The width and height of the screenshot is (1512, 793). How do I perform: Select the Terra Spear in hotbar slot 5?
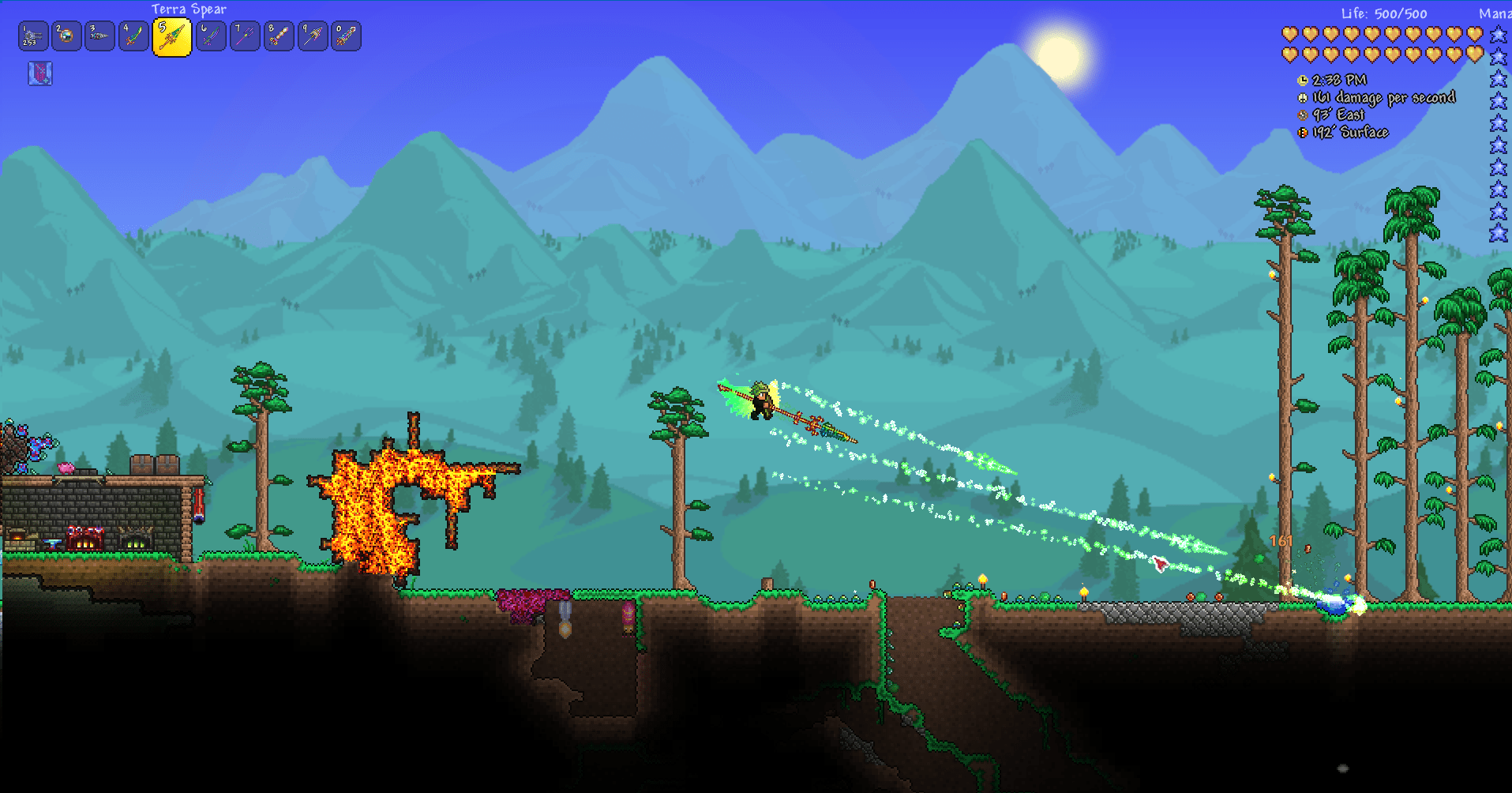pos(171,36)
